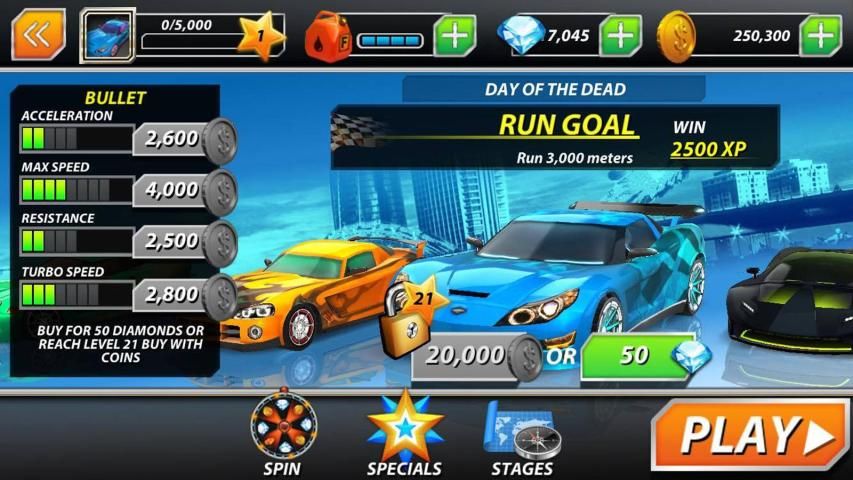
Task: Open the Spin wheel
Action: pyautogui.click(x=282, y=432)
